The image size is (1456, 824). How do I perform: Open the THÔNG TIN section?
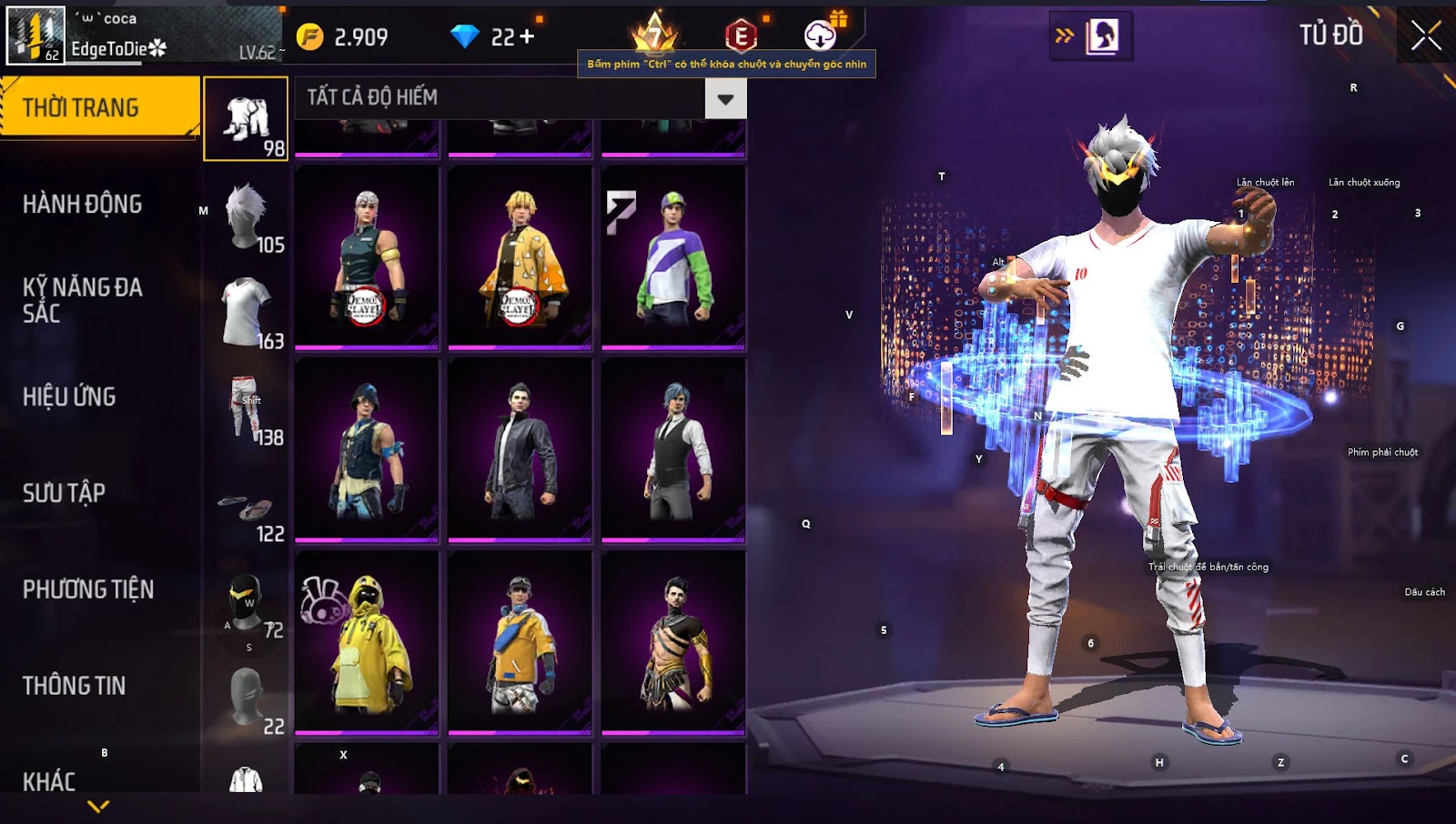point(74,686)
